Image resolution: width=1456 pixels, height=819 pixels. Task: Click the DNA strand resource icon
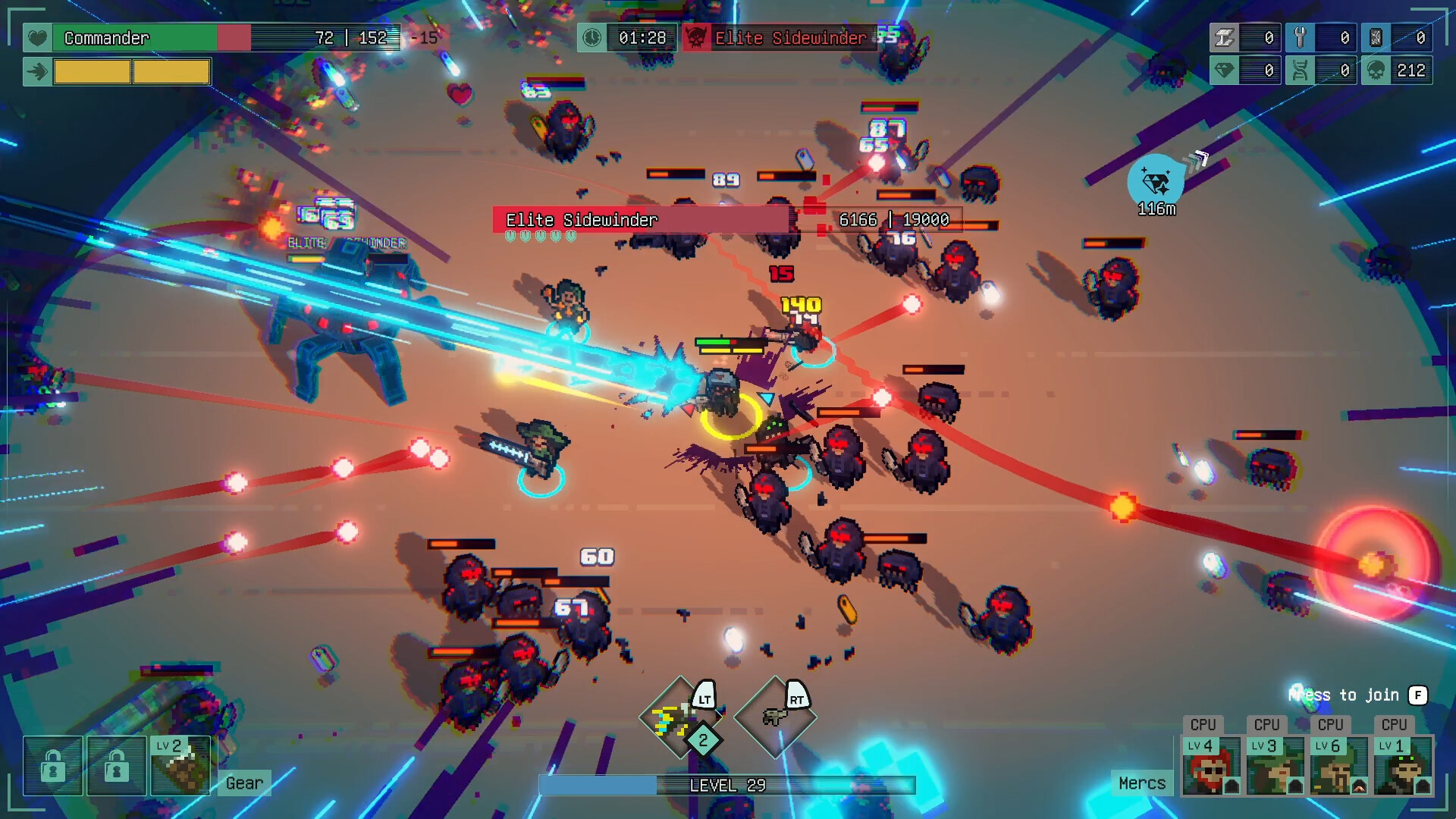(1300, 71)
